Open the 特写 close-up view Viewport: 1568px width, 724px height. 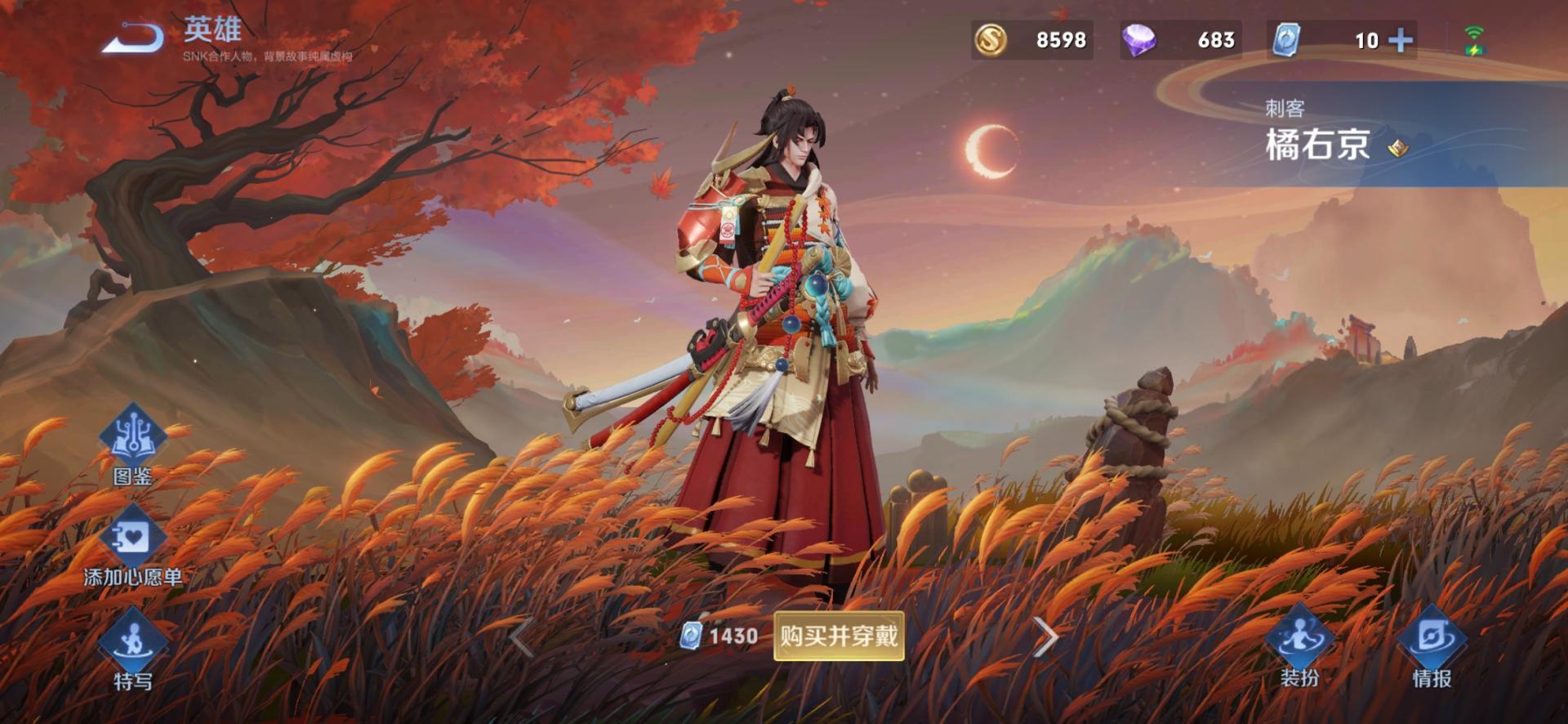(x=132, y=650)
